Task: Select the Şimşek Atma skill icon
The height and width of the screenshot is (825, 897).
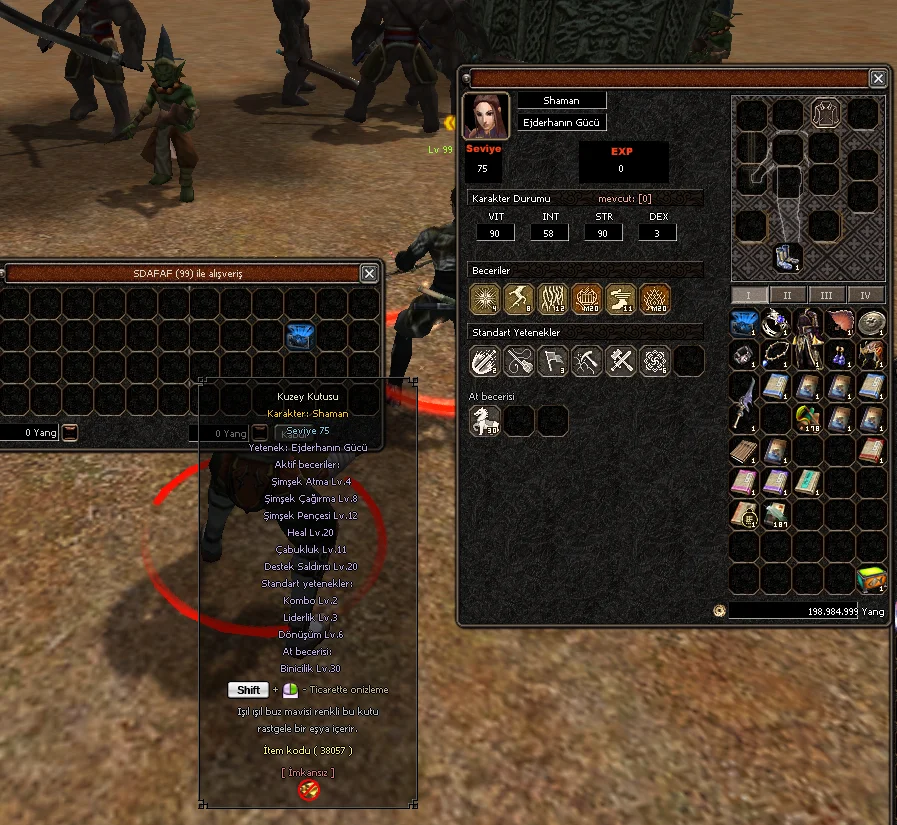Action: click(x=485, y=298)
